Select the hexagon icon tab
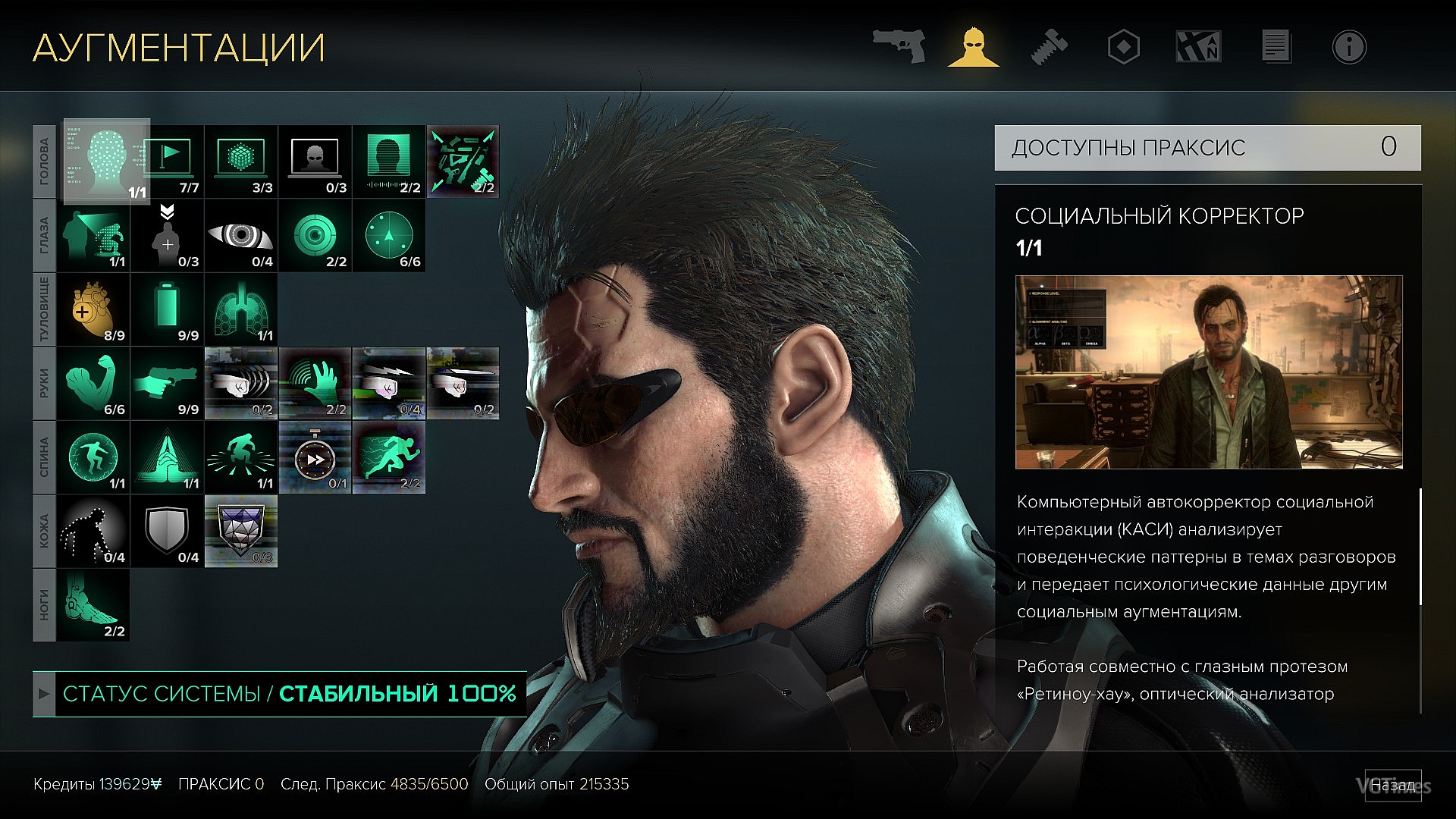Viewport: 1456px width, 819px height. (1123, 47)
